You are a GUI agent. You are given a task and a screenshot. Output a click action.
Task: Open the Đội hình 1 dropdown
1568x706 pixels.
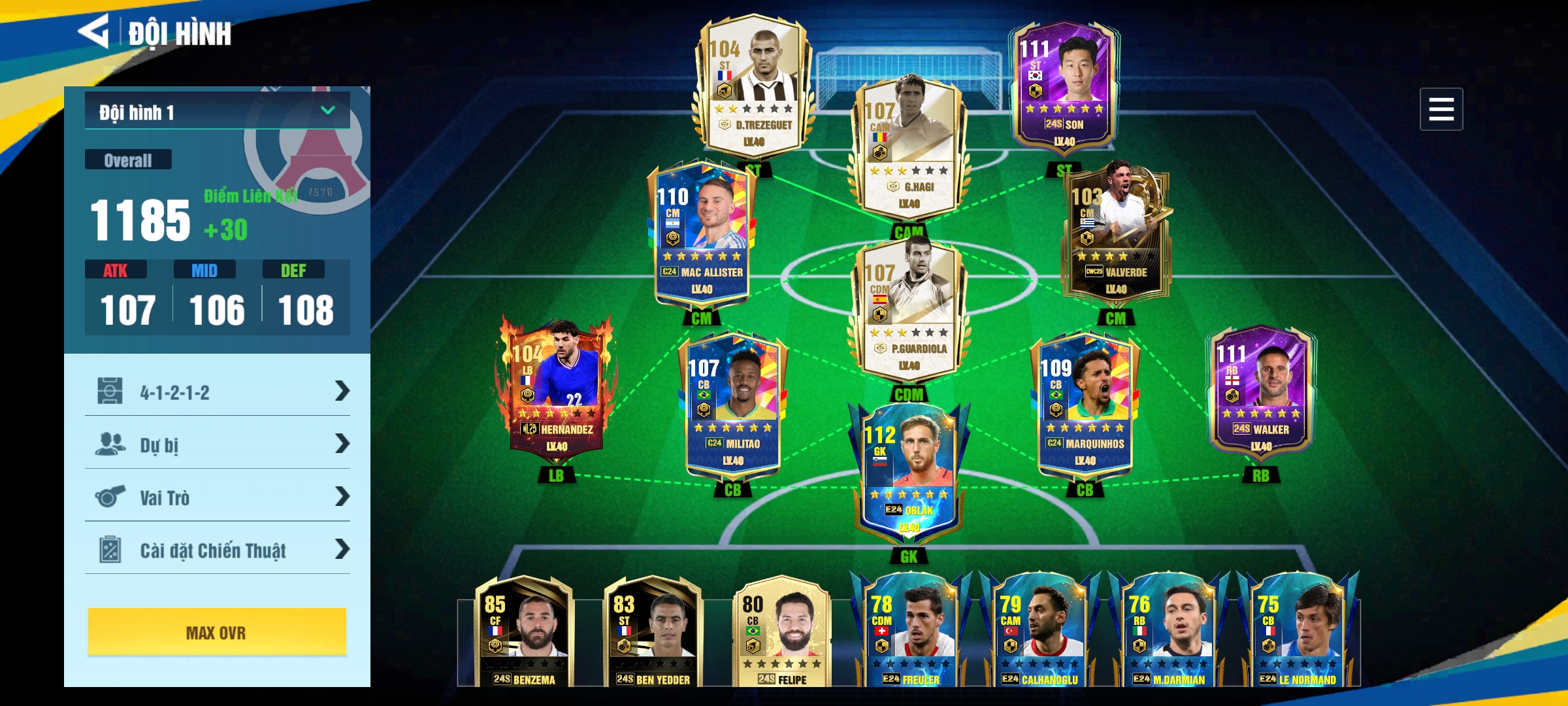[217, 112]
